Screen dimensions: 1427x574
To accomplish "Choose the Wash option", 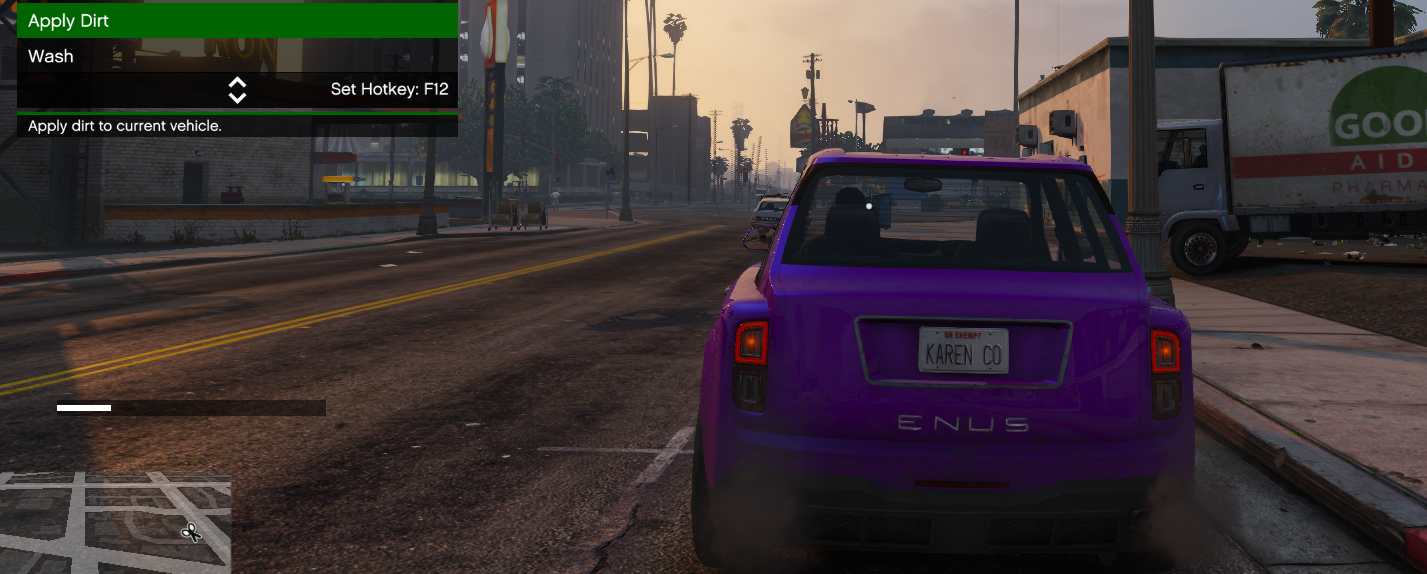I will (x=237, y=56).
